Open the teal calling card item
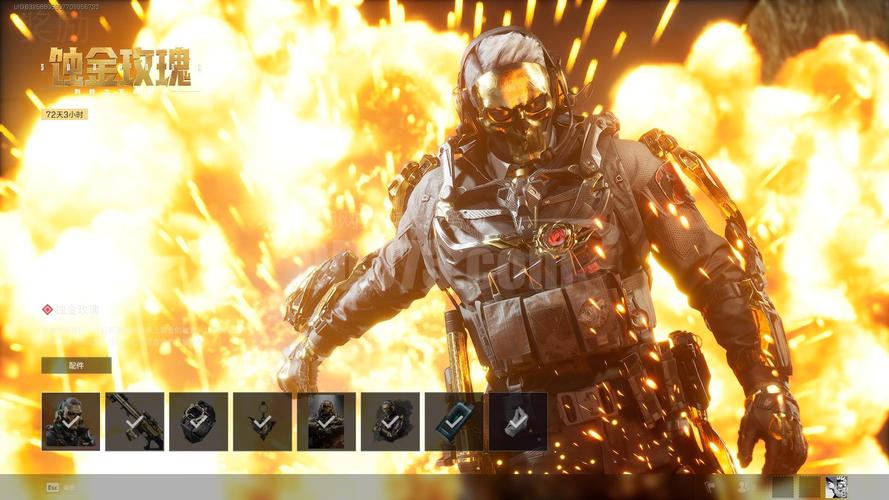The width and height of the screenshot is (889, 500). [x=454, y=421]
